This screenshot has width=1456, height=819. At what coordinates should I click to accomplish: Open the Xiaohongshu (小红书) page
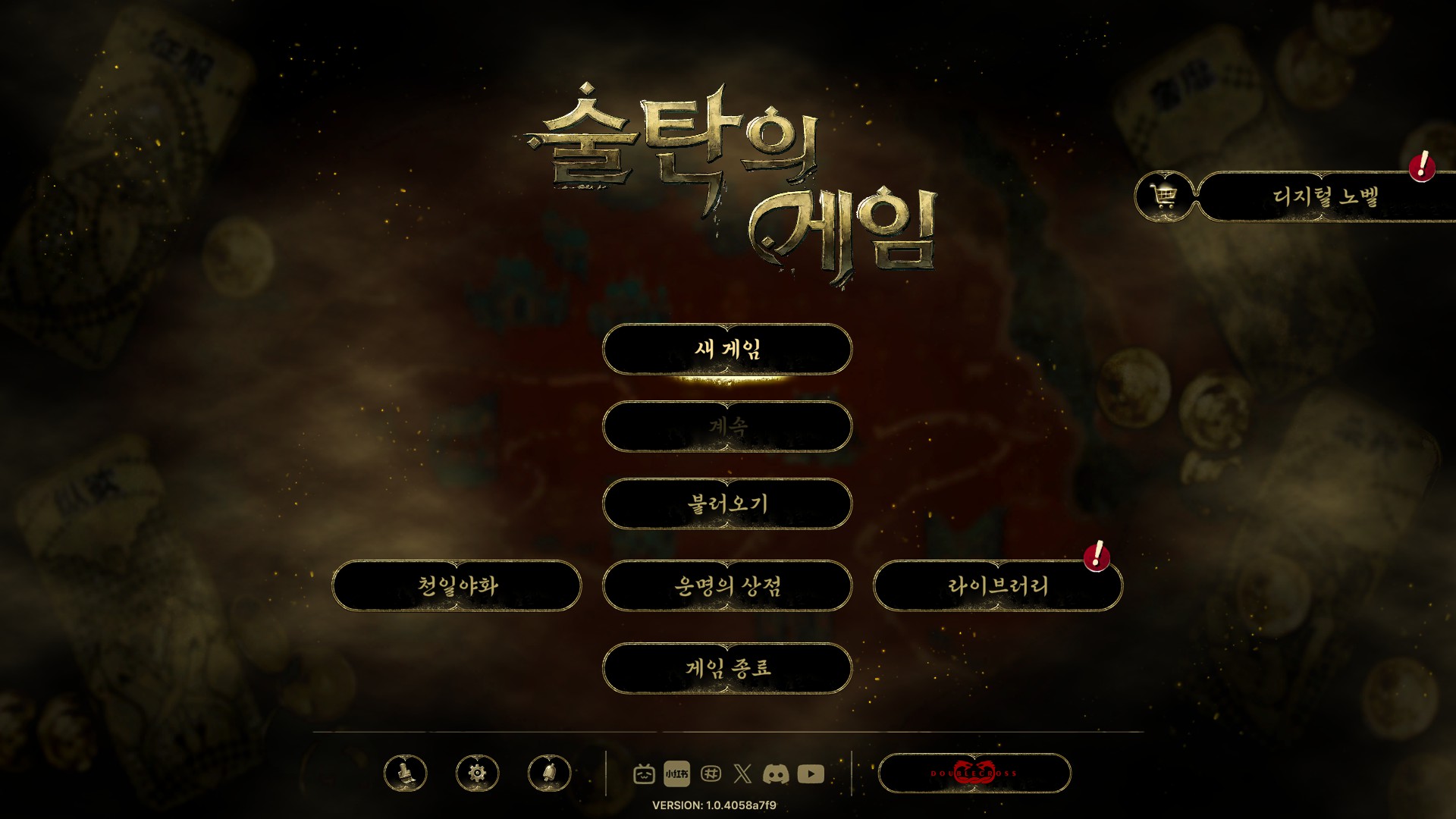[677, 774]
